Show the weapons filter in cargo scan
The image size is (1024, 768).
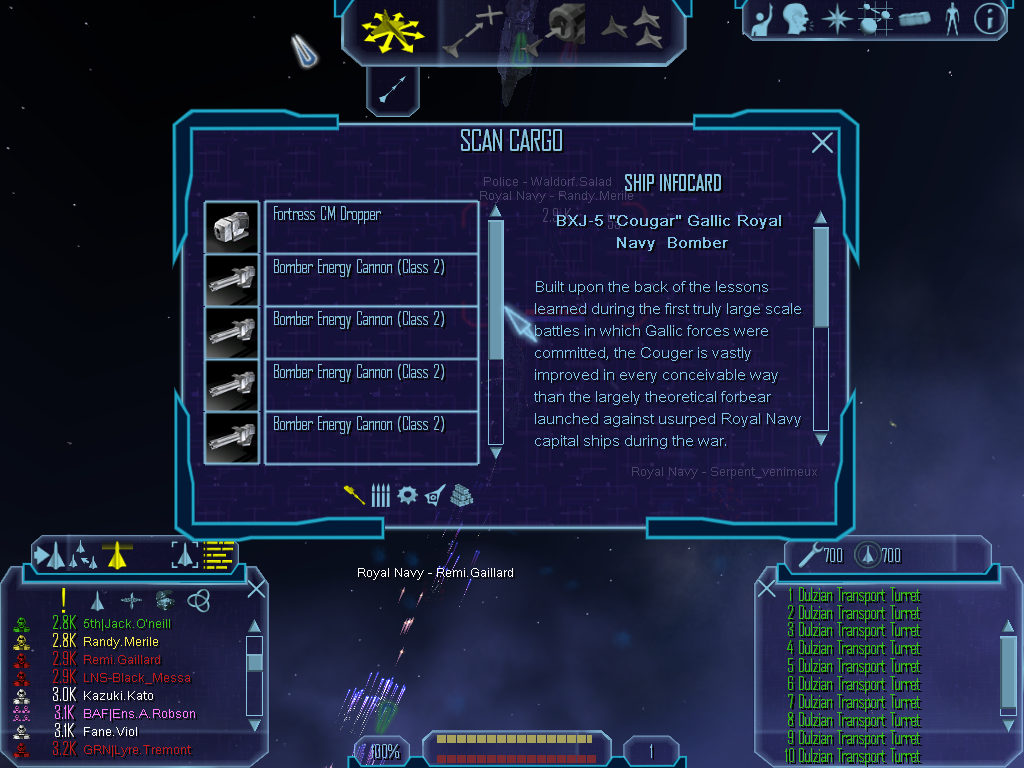click(354, 495)
